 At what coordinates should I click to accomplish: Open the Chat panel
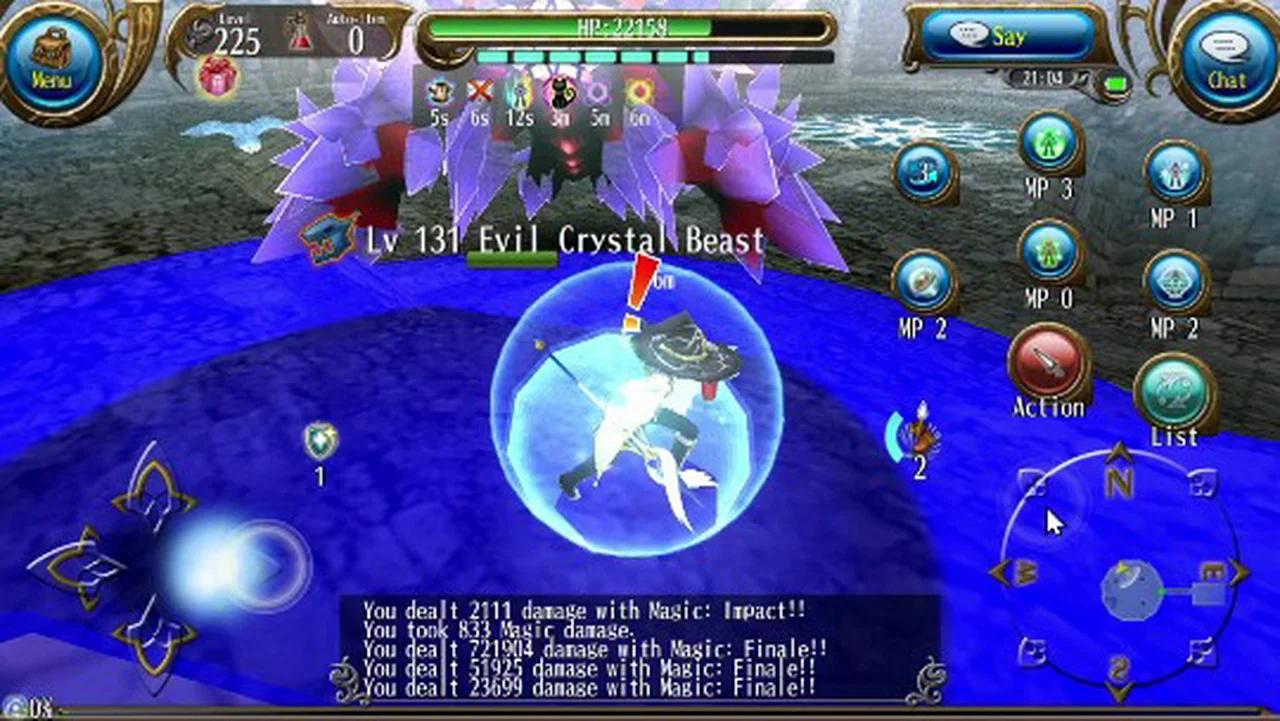pos(1227,60)
